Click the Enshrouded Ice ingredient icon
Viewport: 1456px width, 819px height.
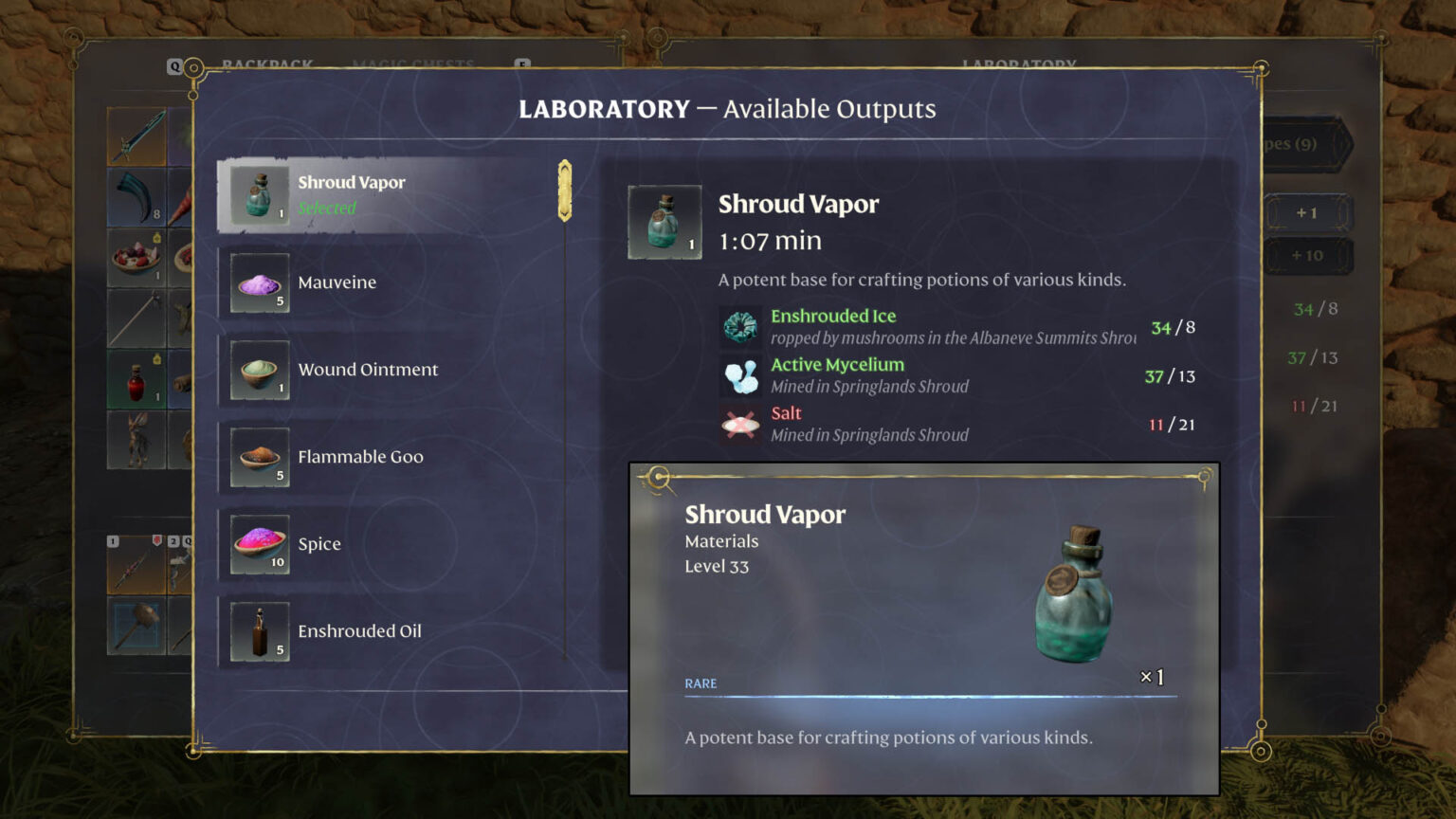pyautogui.click(x=740, y=327)
